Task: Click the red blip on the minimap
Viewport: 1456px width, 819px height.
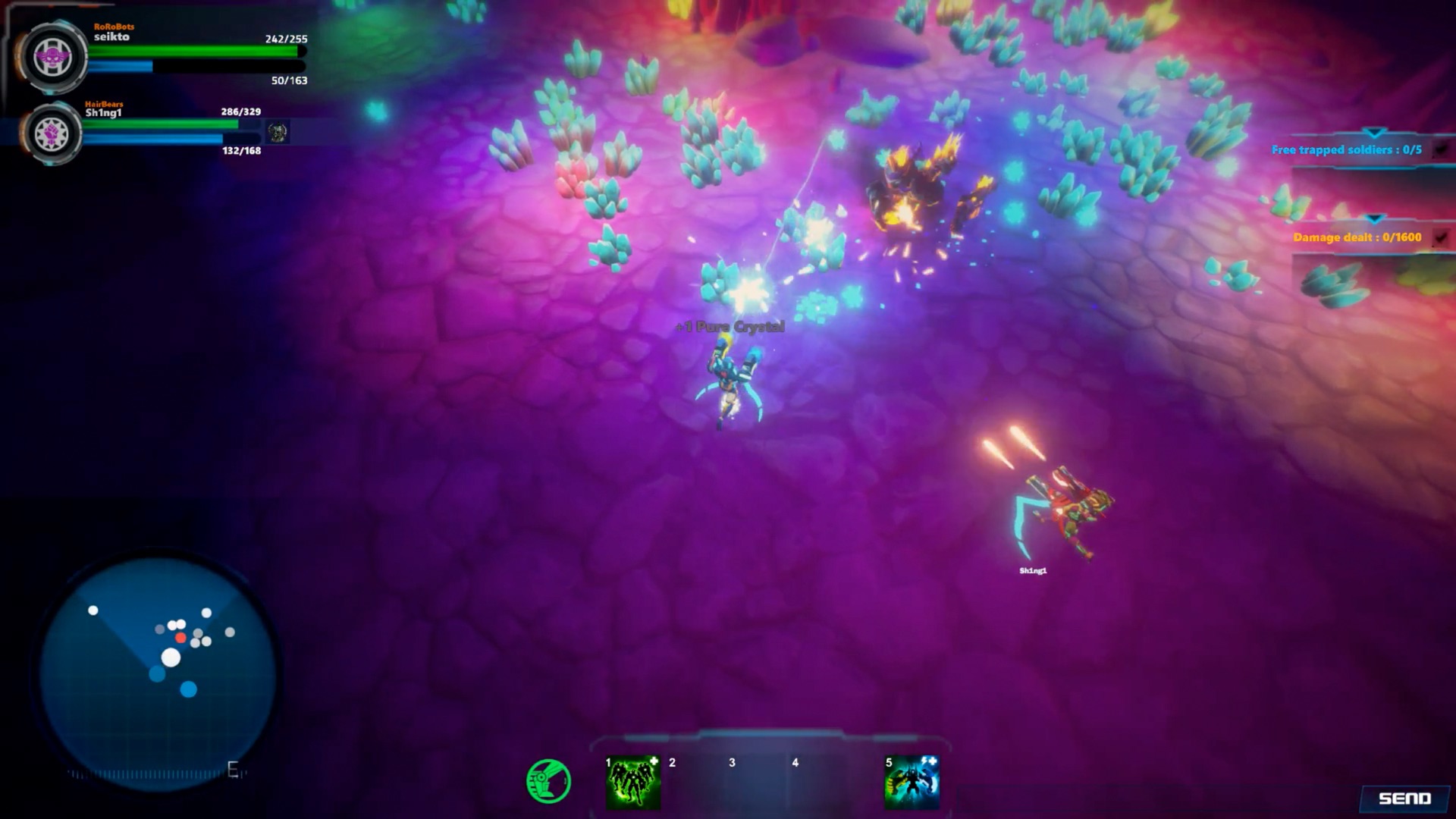Action: tap(180, 638)
